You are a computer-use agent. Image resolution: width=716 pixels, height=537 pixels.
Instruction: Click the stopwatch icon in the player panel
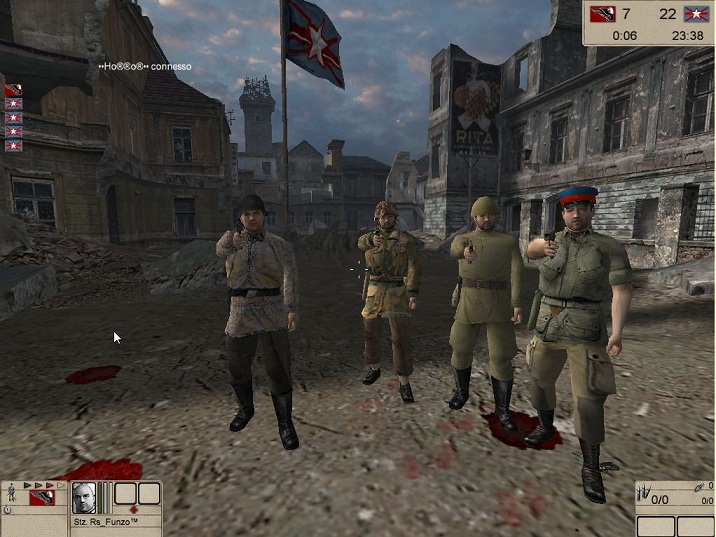click(x=8, y=510)
